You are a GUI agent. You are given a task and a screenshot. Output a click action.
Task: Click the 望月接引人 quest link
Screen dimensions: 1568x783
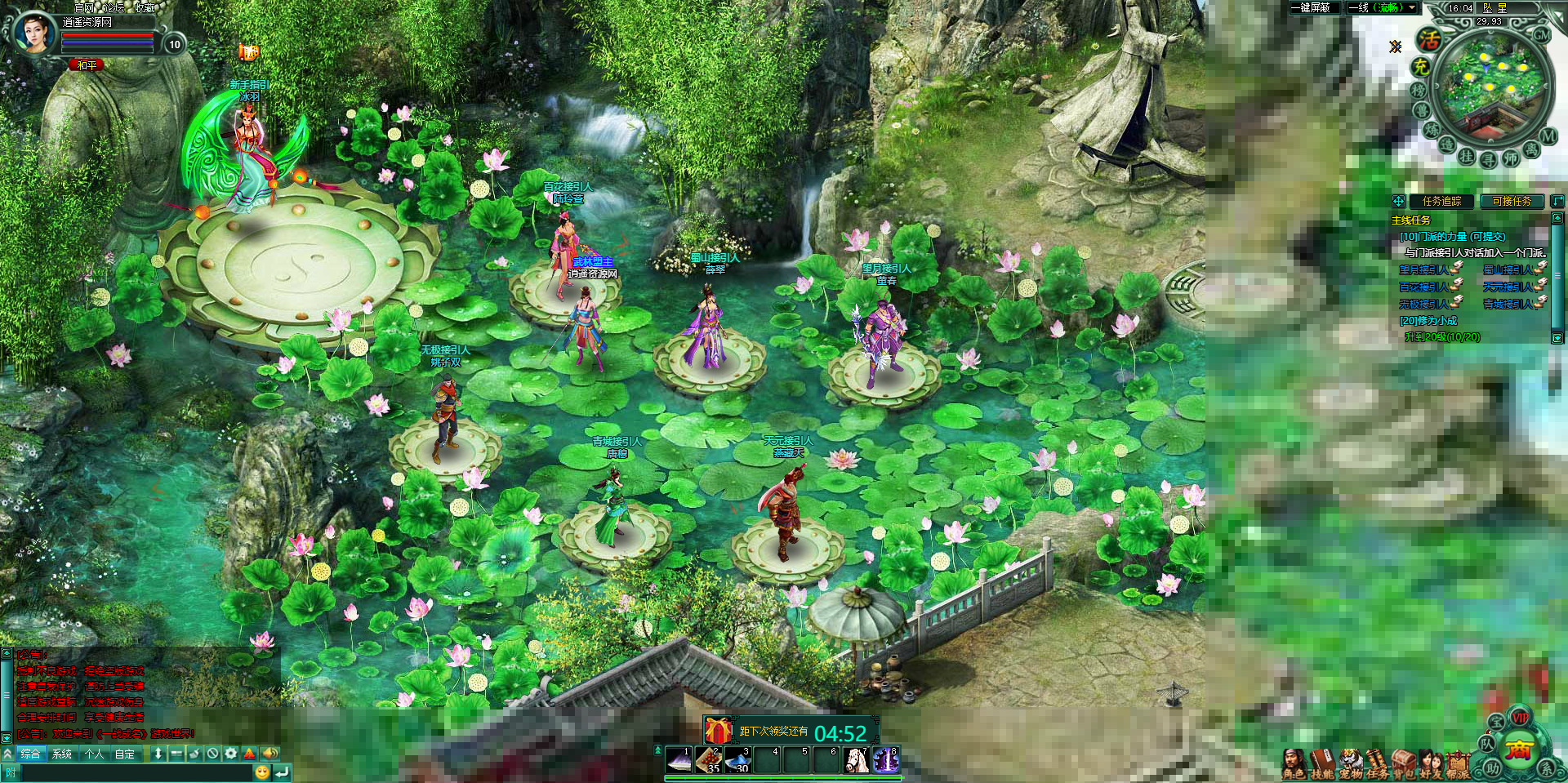tap(1423, 269)
